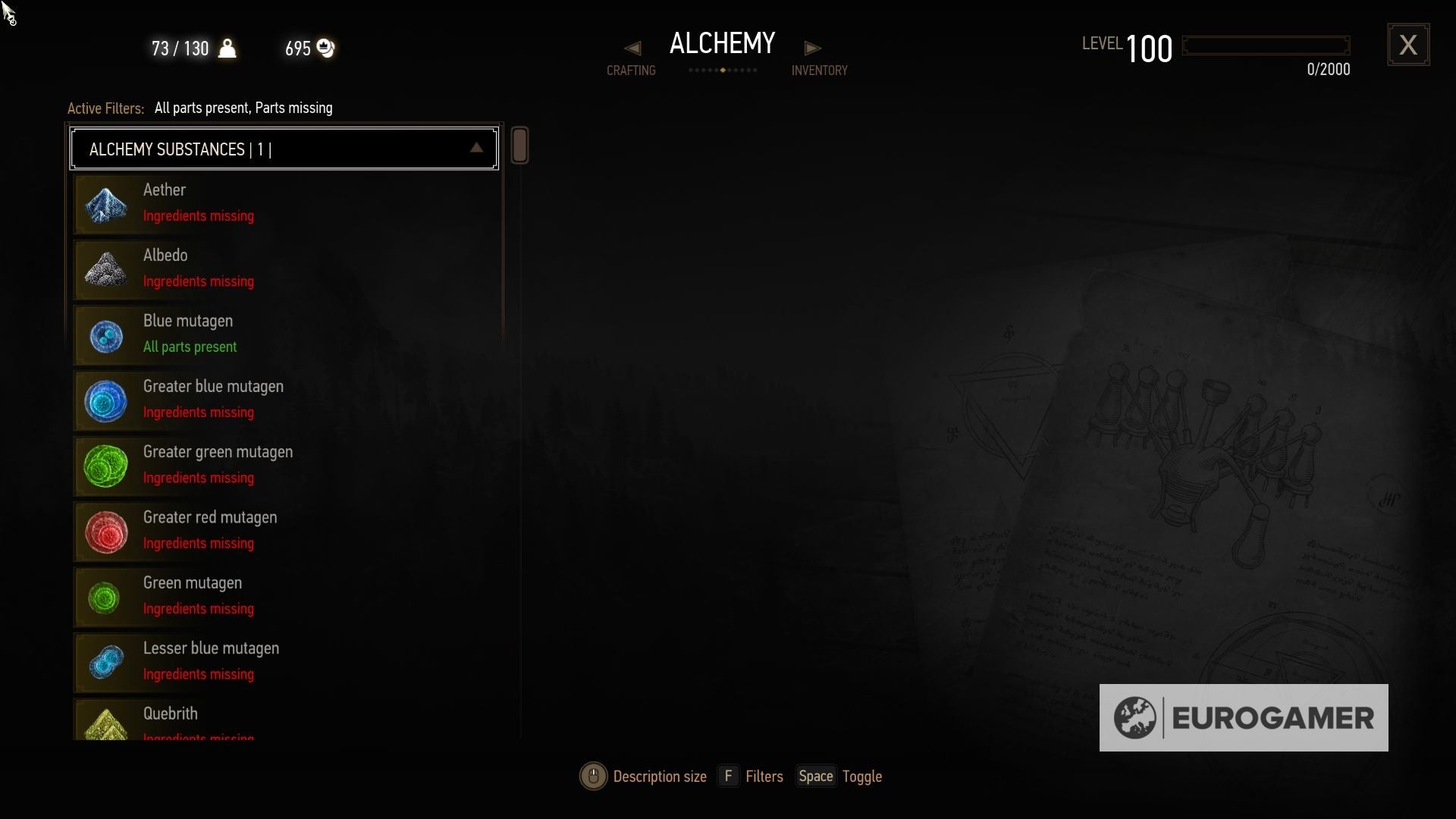Switch to the Inventory tab
Screen dimensions: 1456x819
click(x=820, y=70)
